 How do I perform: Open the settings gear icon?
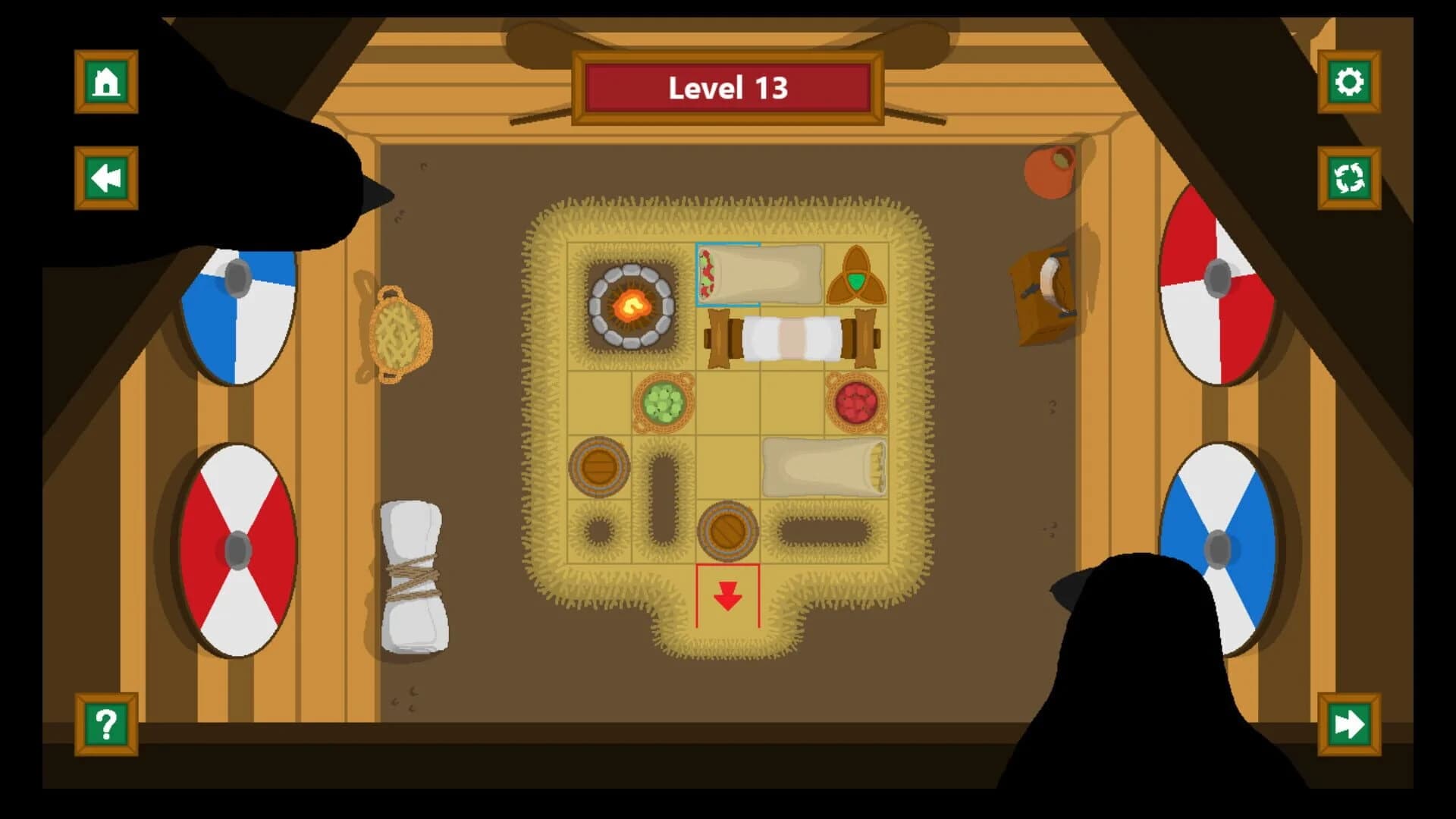[1349, 82]
